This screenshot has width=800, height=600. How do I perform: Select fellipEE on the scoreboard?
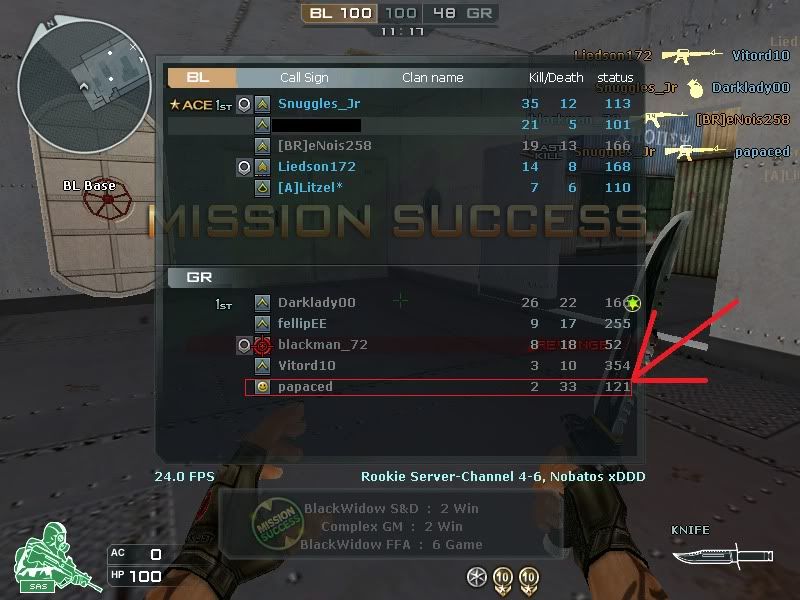[302, 324]
